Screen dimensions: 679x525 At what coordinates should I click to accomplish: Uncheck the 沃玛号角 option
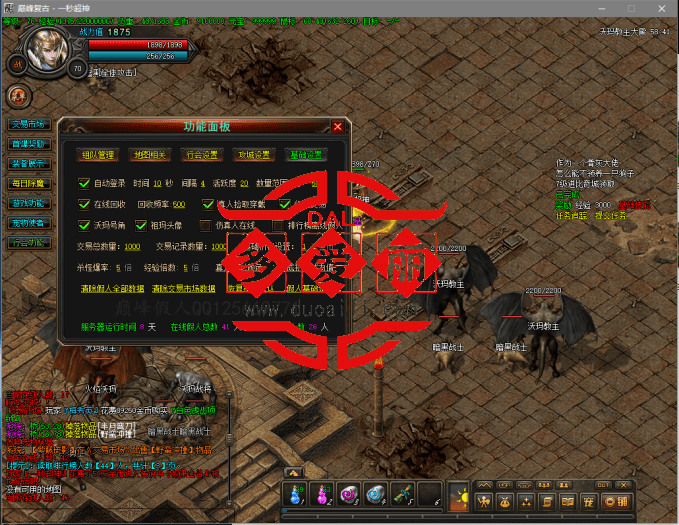tap(85, 225)
